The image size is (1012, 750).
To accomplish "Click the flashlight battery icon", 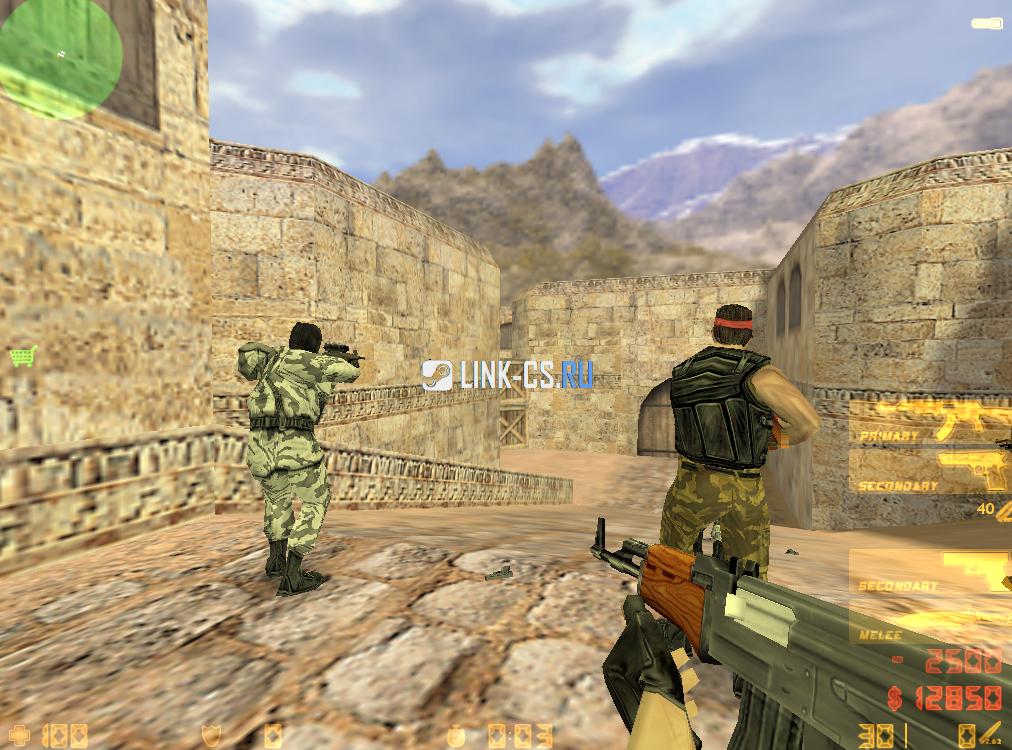I will pos(987,22).
